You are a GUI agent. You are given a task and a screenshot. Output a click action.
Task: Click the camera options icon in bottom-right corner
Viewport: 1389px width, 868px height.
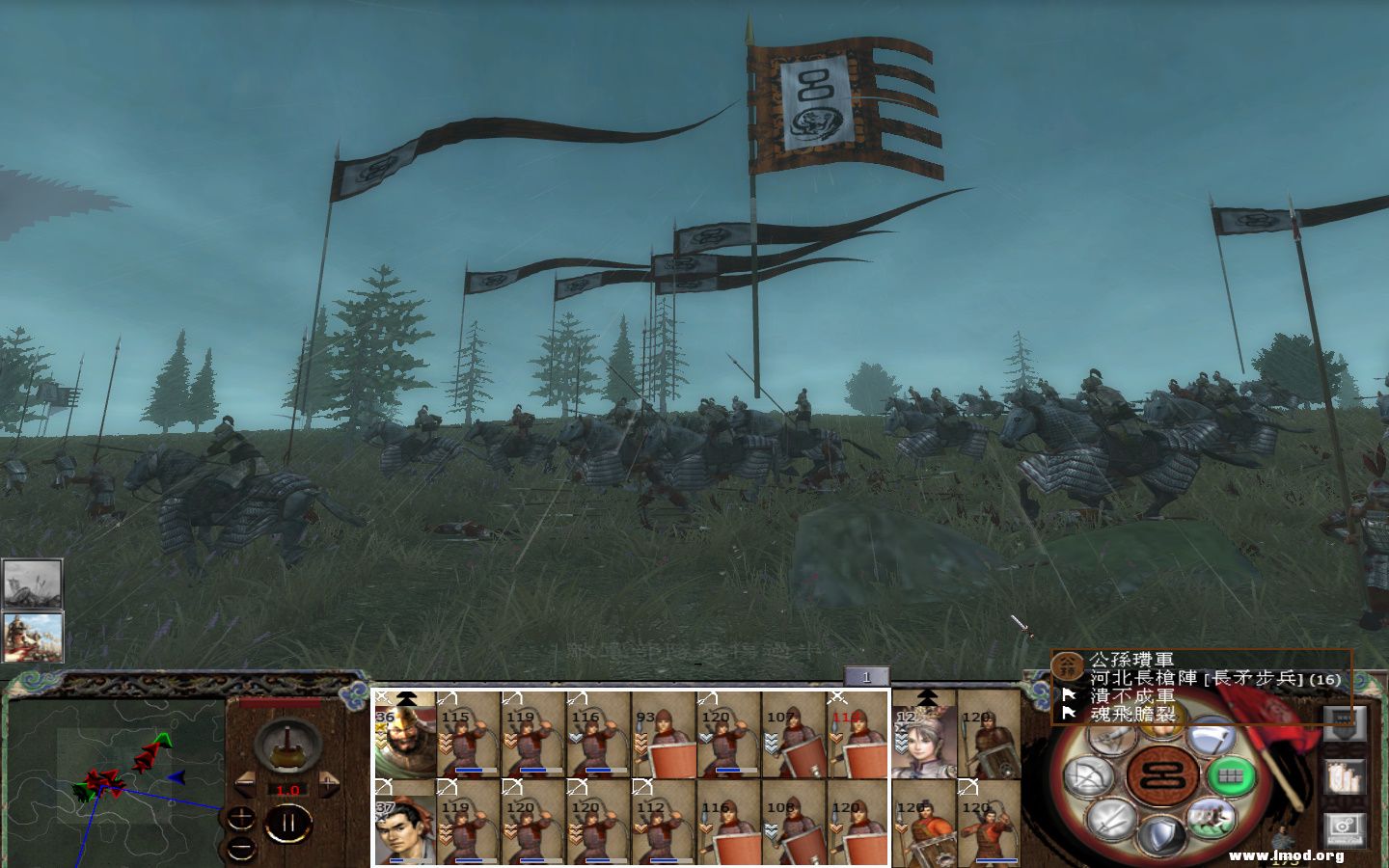pyautogui.click(x=1345, y=826)
